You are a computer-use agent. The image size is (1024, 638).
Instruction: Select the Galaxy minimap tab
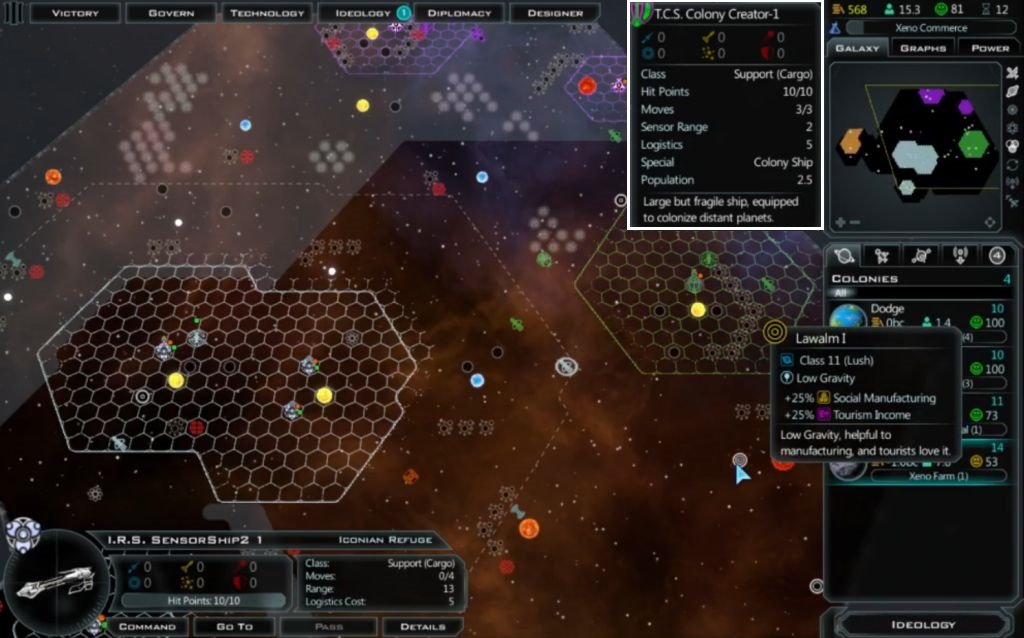(x=857, y=48)
